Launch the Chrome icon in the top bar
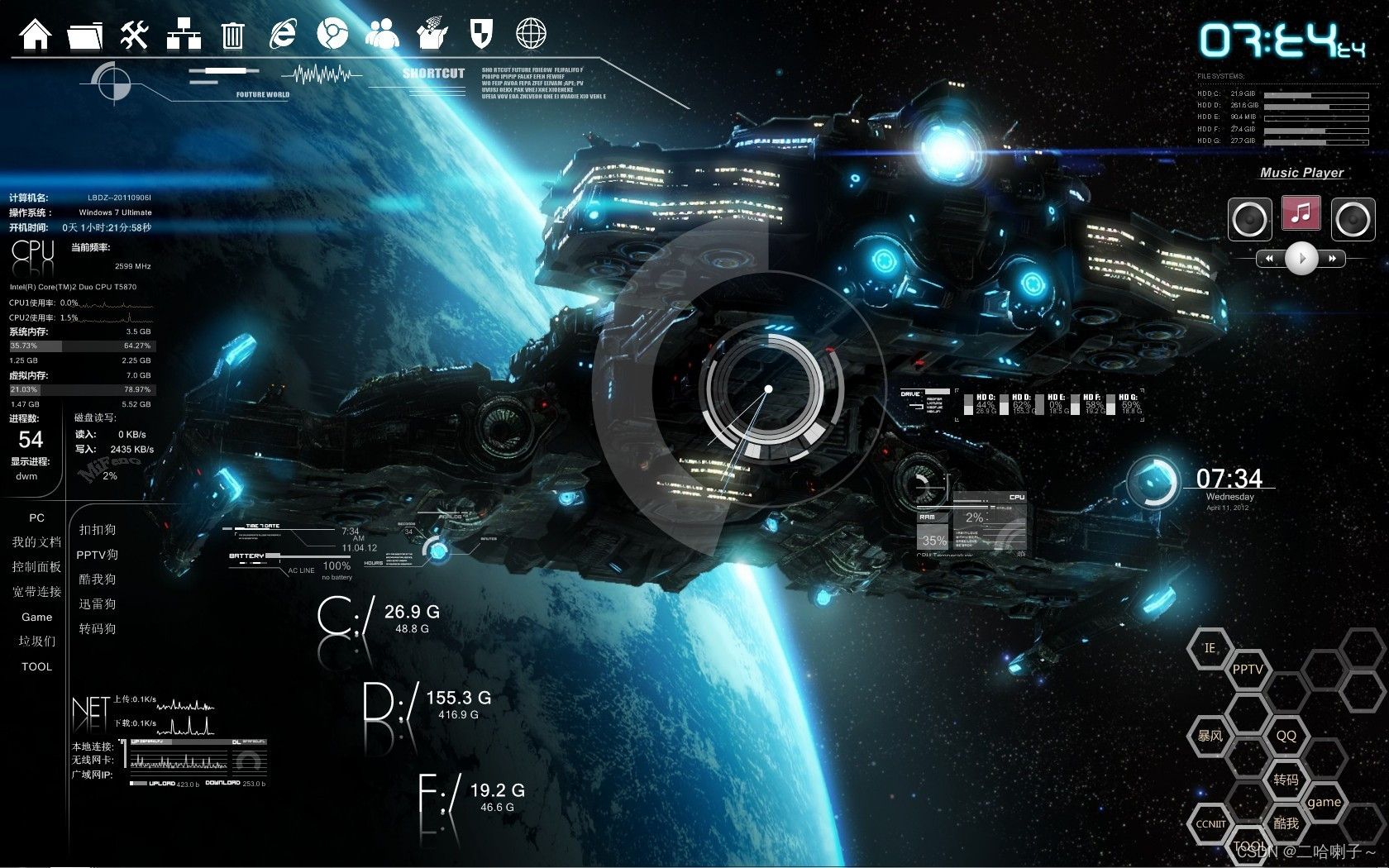This screenshot has width=1389, height=868. click(x=332, y=35)
